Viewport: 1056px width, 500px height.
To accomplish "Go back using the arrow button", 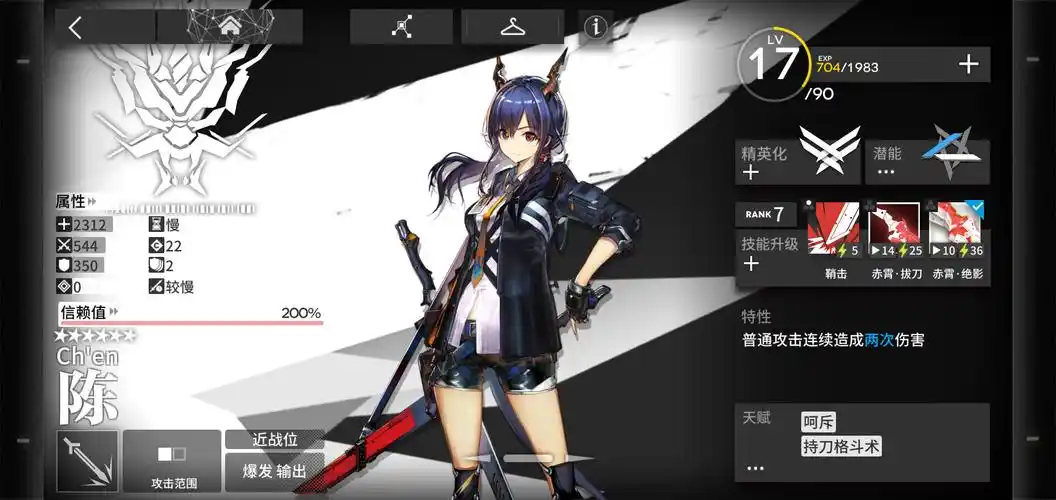I will click(x=75, y=27).
